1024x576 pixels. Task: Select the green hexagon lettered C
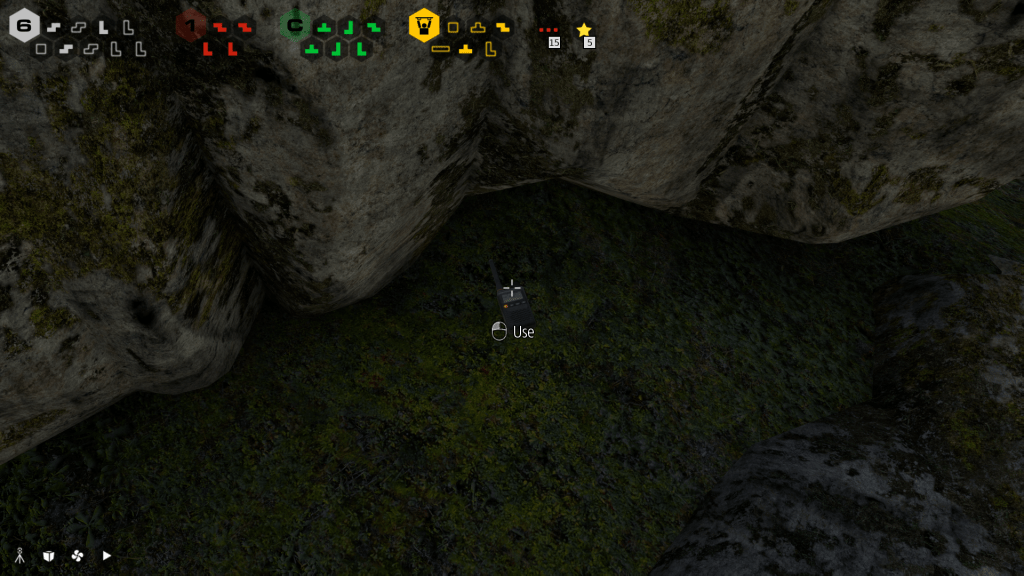[295, 25]
